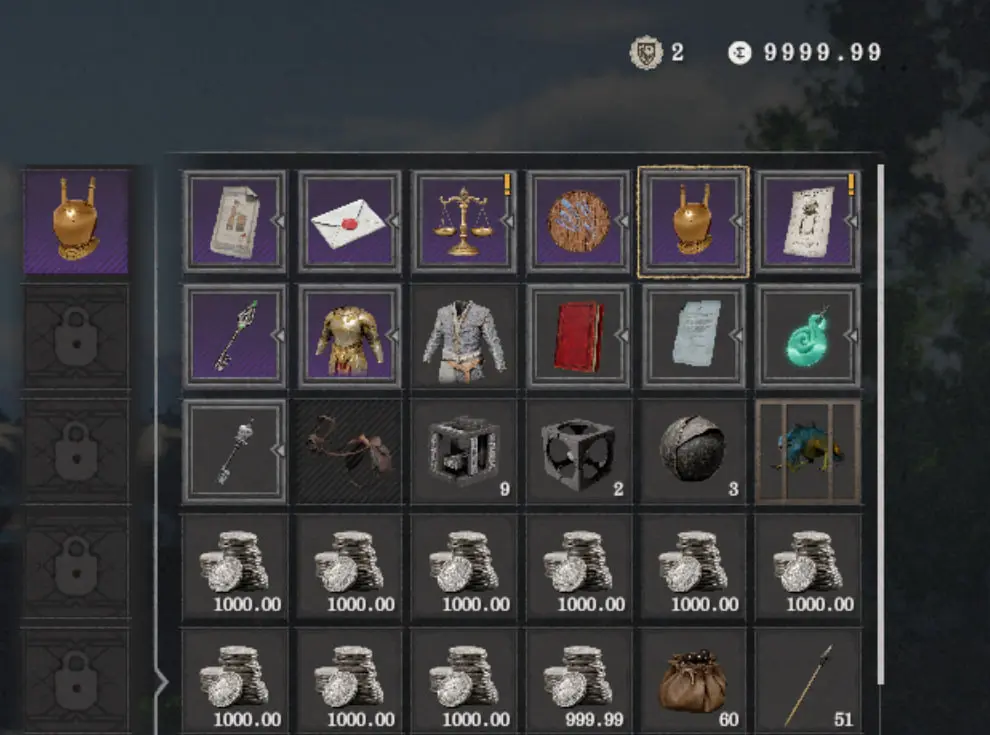This screenshot has width=990, height=735.
Task: Pick the highlighted golden helmet in the grid
Action: [693, 221]
